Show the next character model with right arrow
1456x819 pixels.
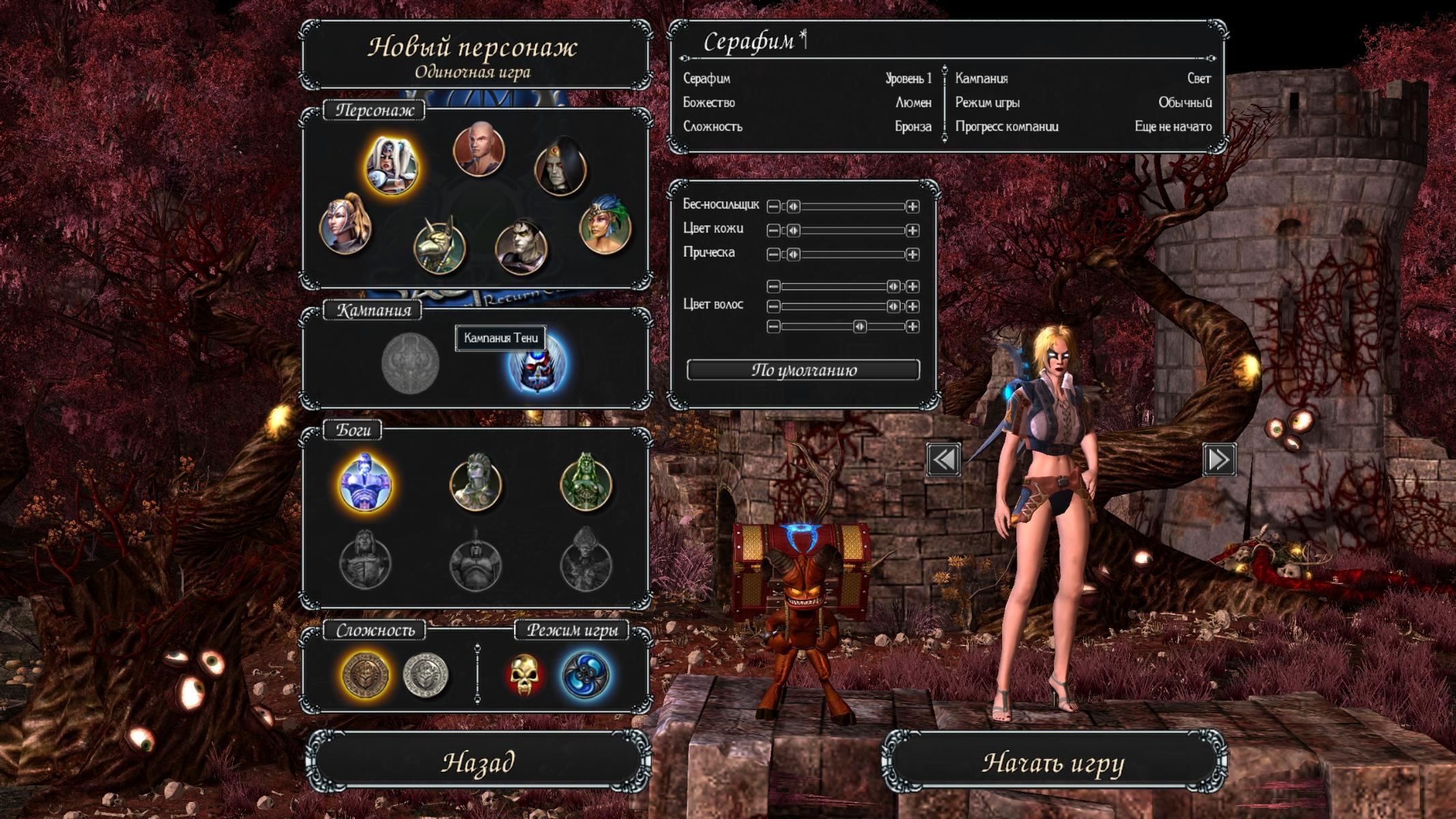tap(1219, 459)
